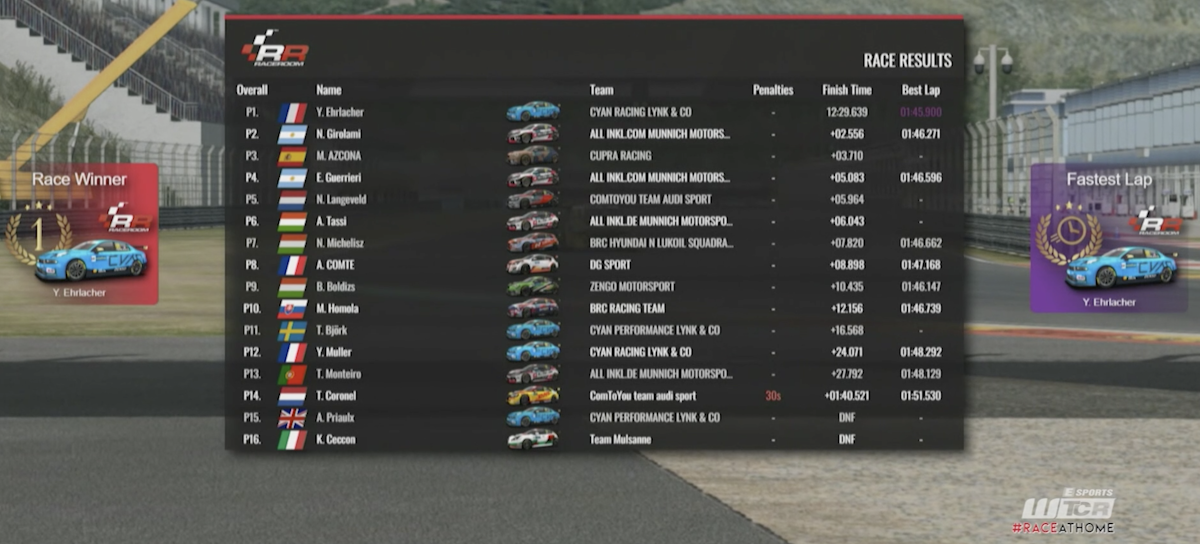
Task: Select K. Ceccon's Team Mulsanne row
Action: point(594,439)
